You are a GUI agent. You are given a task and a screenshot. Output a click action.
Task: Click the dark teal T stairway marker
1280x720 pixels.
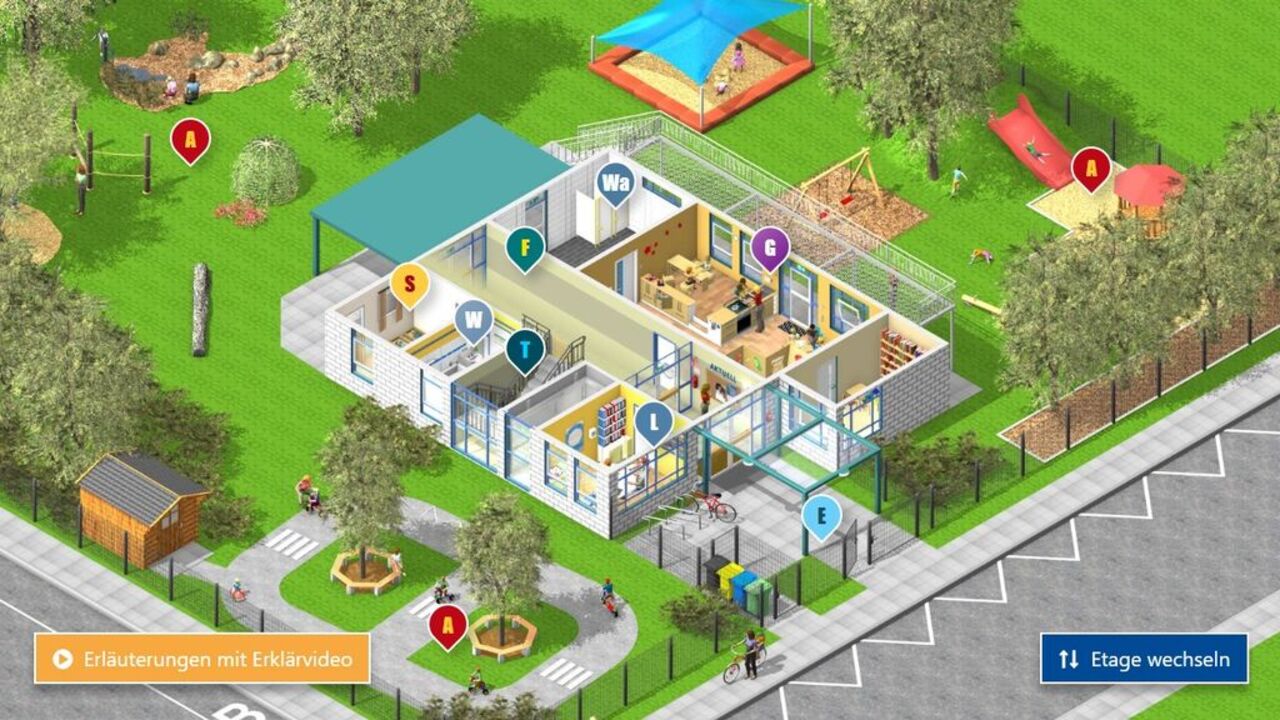coord(525,349)
